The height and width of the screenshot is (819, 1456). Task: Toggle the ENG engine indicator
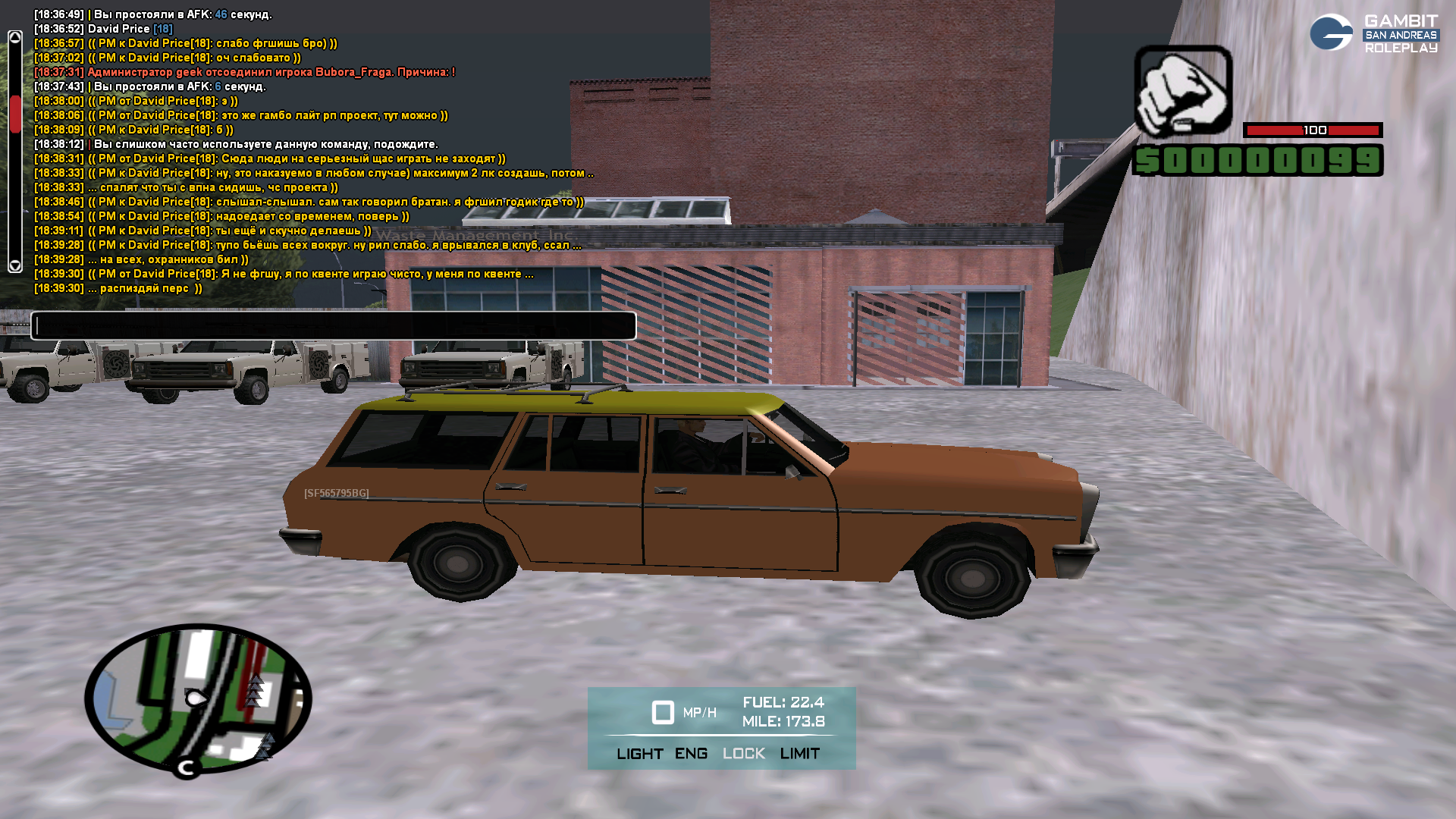(691, 754)
